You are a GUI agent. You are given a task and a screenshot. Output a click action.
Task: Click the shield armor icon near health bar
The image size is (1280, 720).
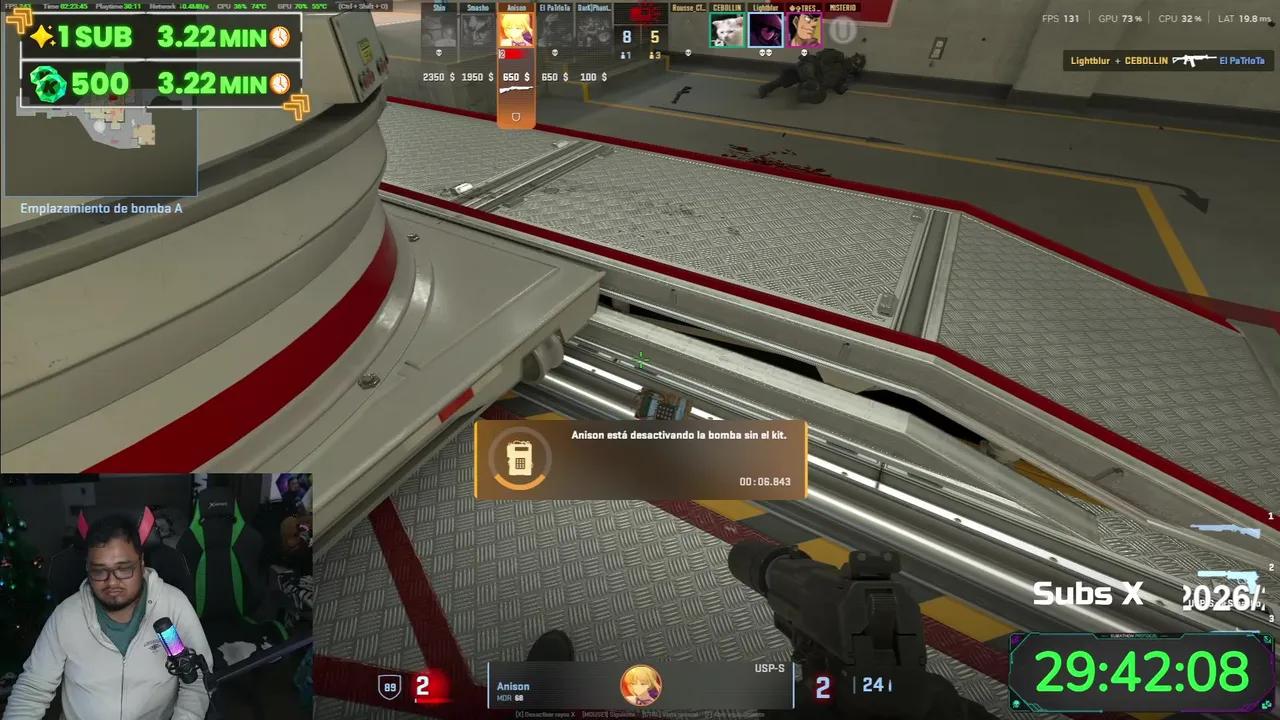point(389,686)
